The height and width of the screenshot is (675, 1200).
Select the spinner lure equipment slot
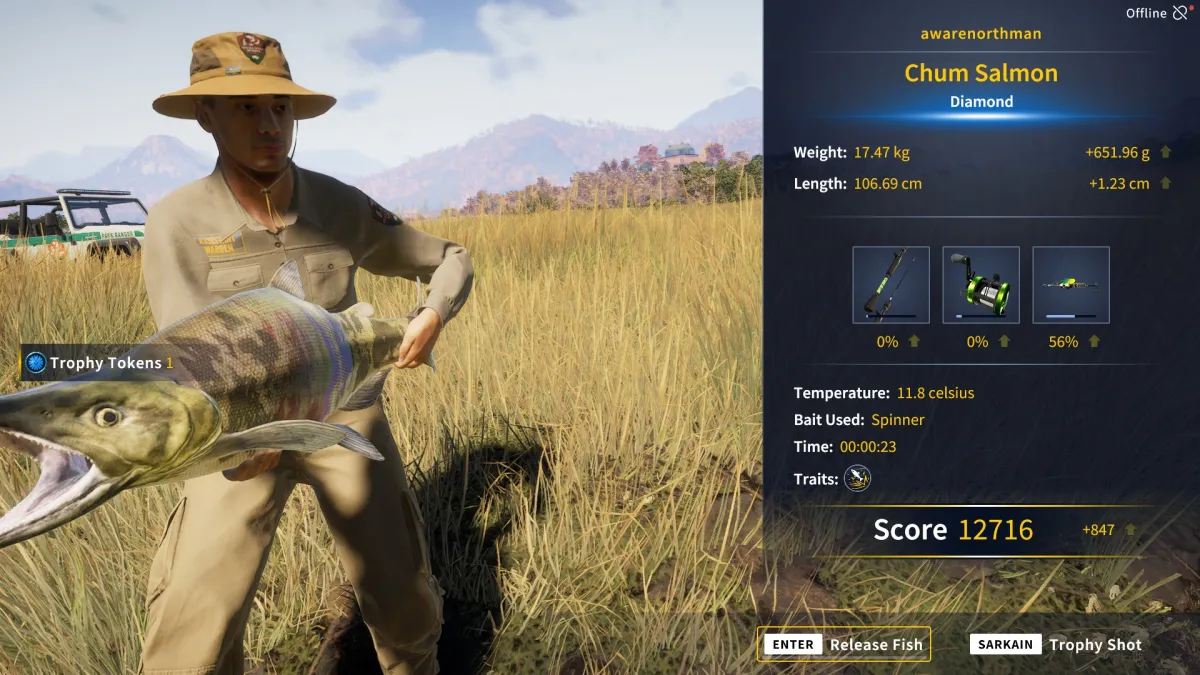[1071, 285]
